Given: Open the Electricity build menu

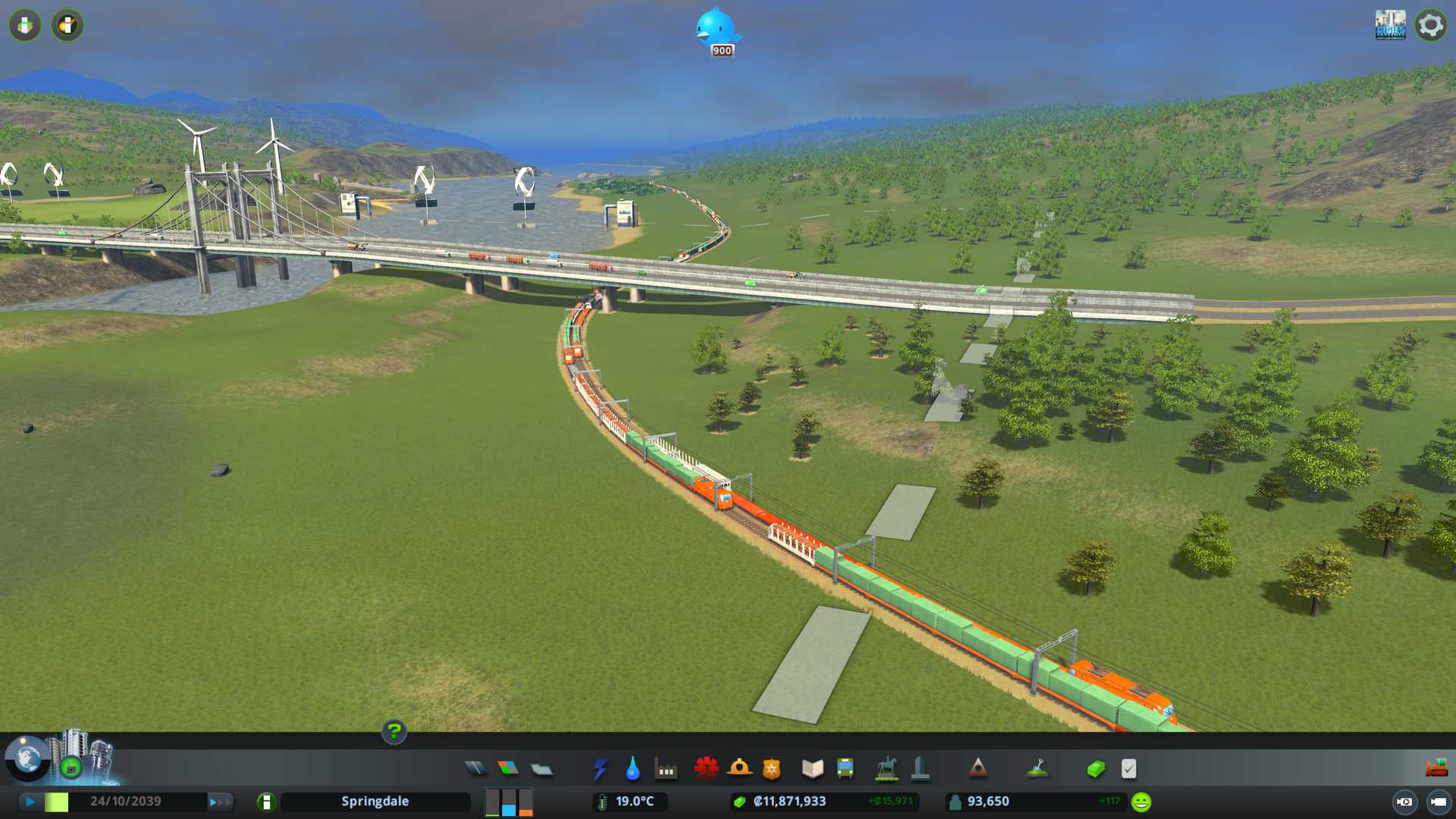Looking at the screenshot, I should coord(600,769).
